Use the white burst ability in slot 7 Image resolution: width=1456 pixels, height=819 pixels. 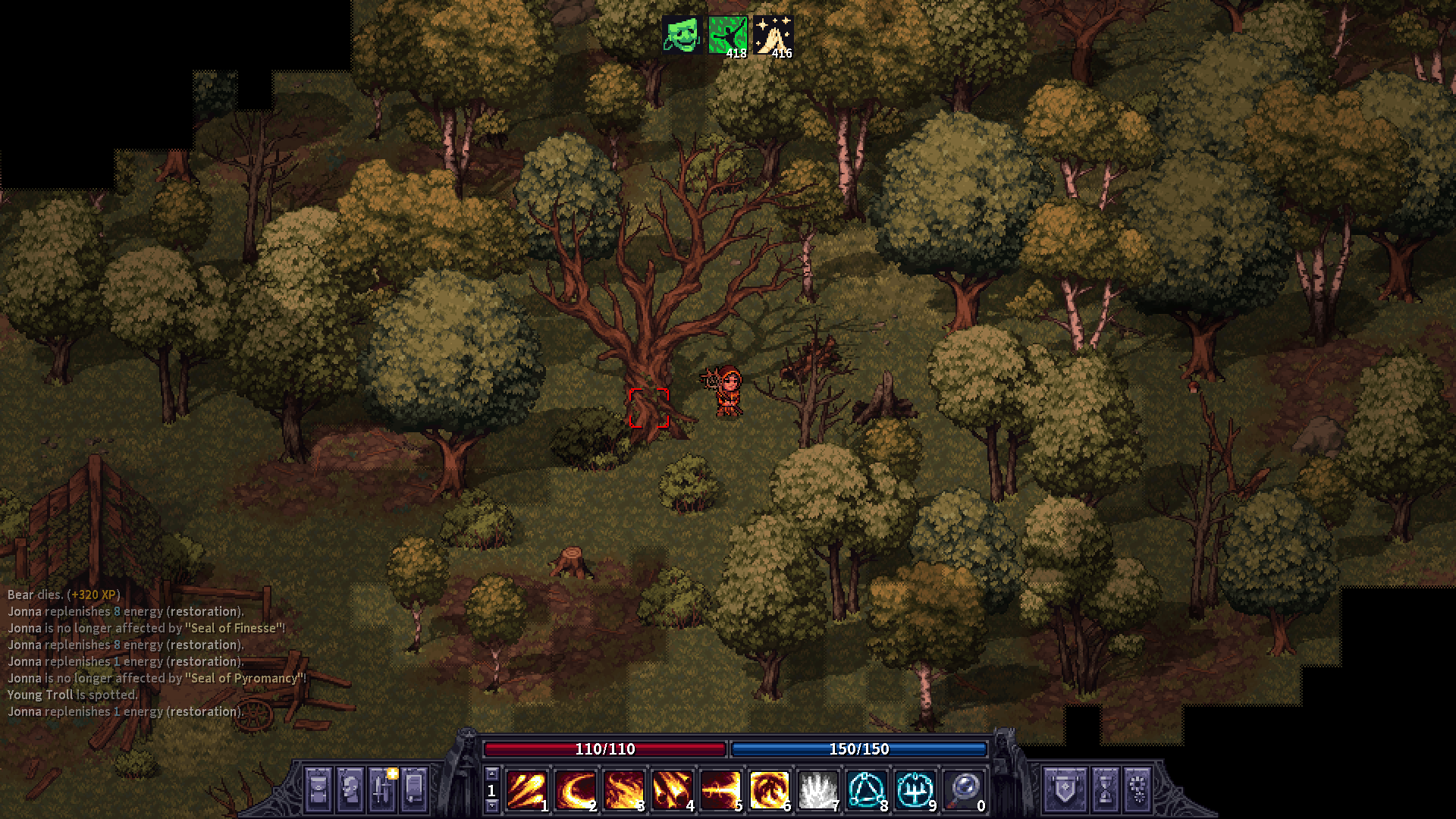pos(817,790)
